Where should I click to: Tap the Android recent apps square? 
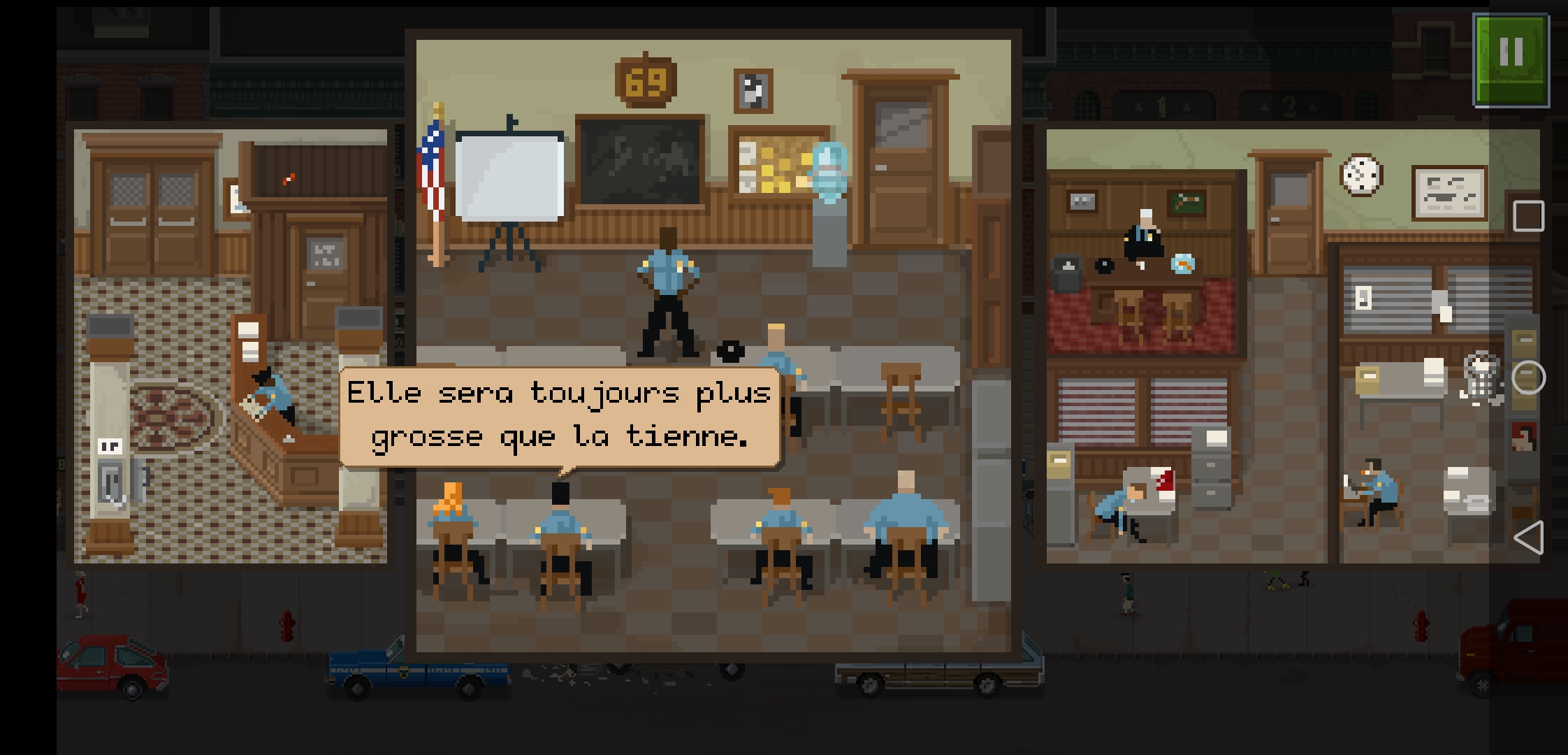[x=1528, y=216]
